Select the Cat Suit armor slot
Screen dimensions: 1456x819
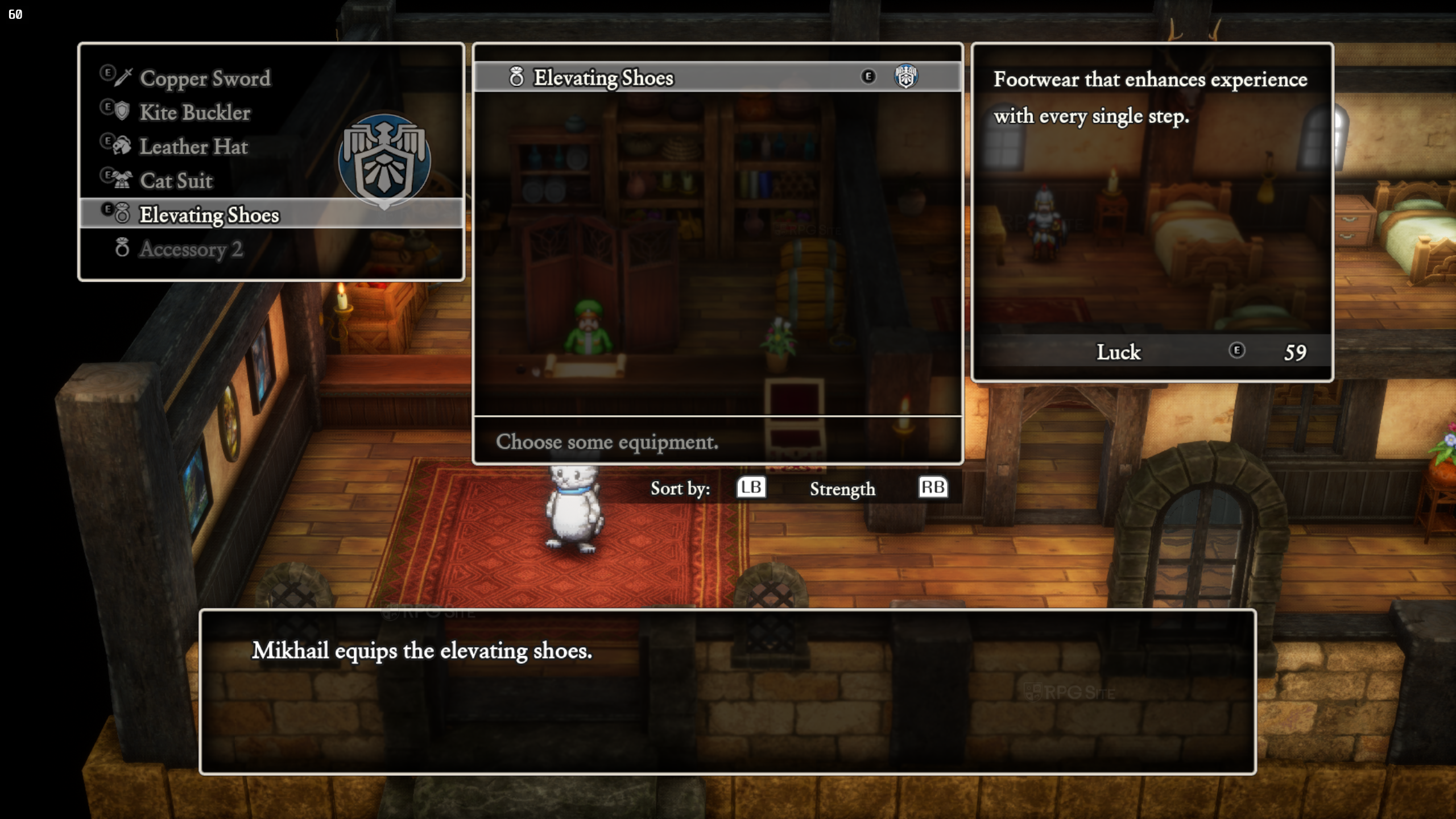(x=176, y=181)
